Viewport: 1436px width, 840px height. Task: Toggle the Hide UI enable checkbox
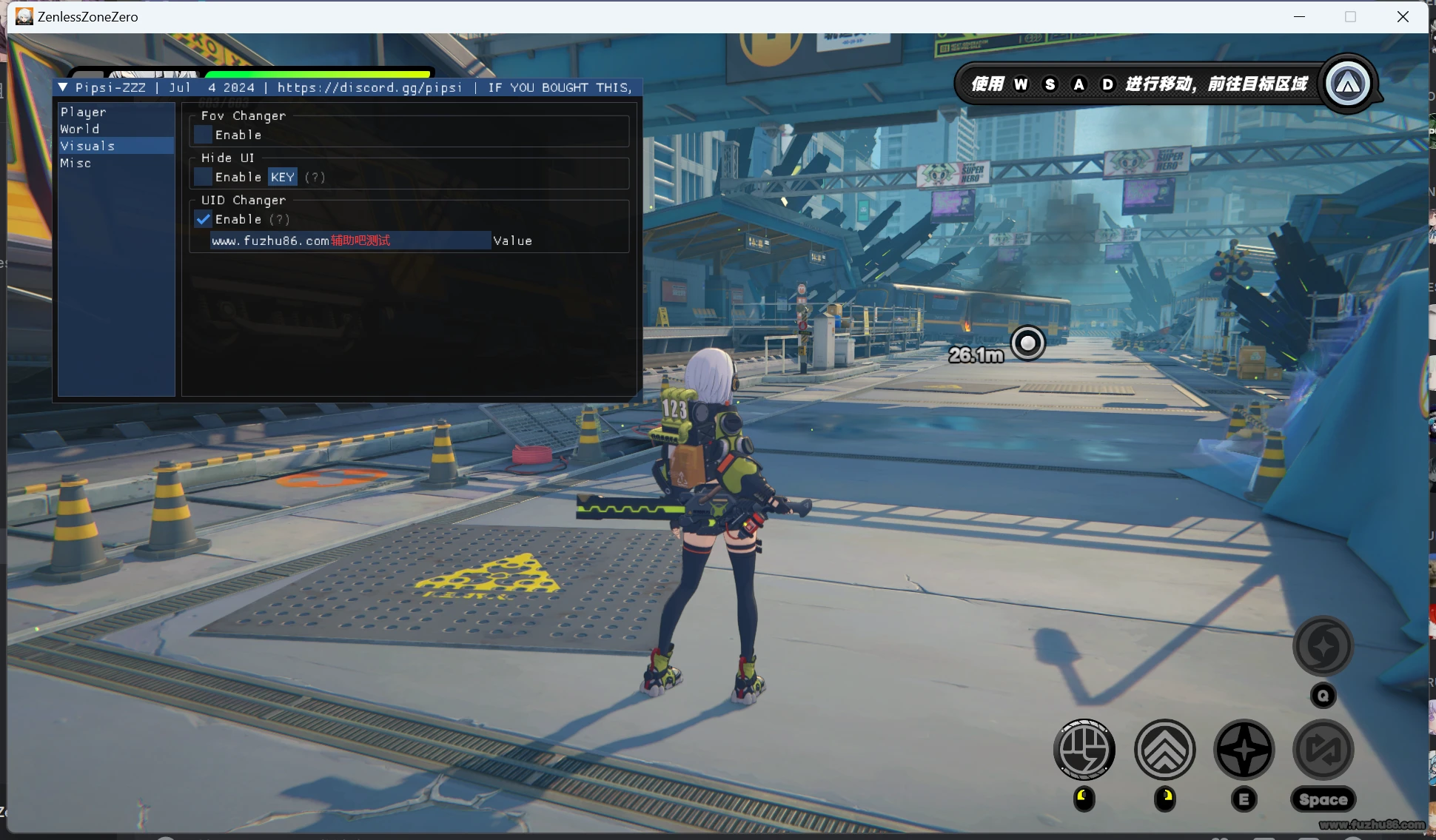(x=203, y=177)
